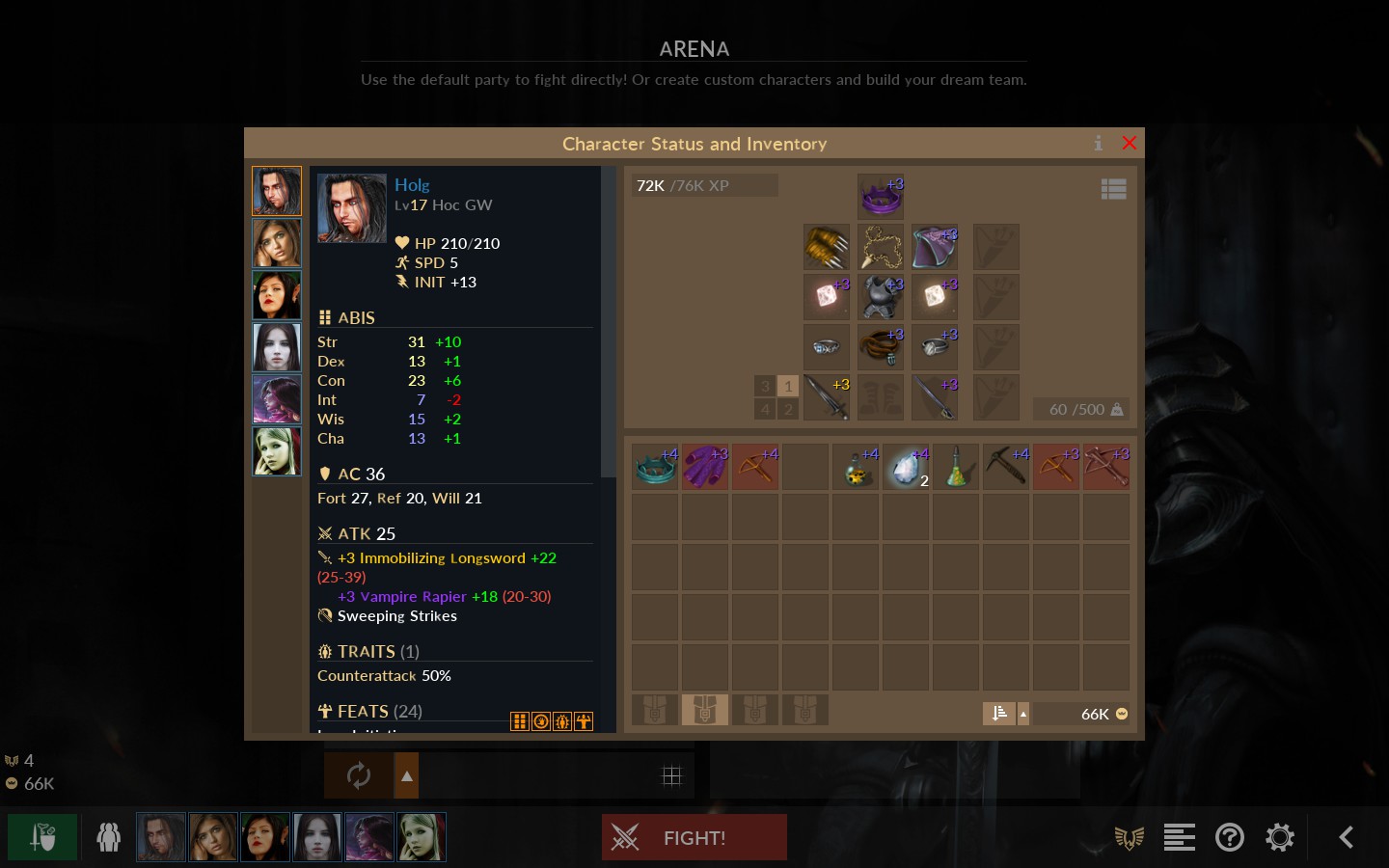Click the clawed gauntlets equipment slot

coord(827,247)
